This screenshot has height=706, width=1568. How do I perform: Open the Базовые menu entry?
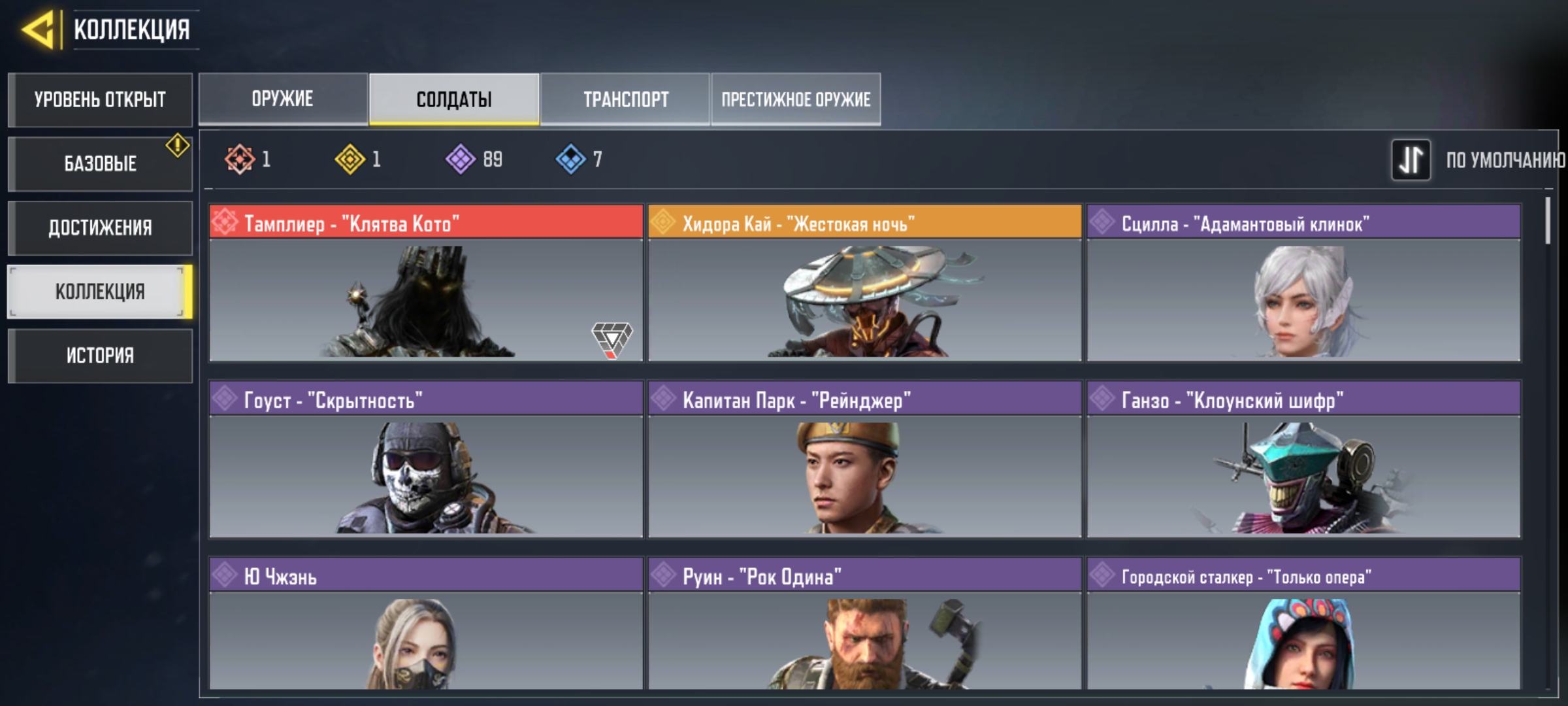tap(100, 163)
